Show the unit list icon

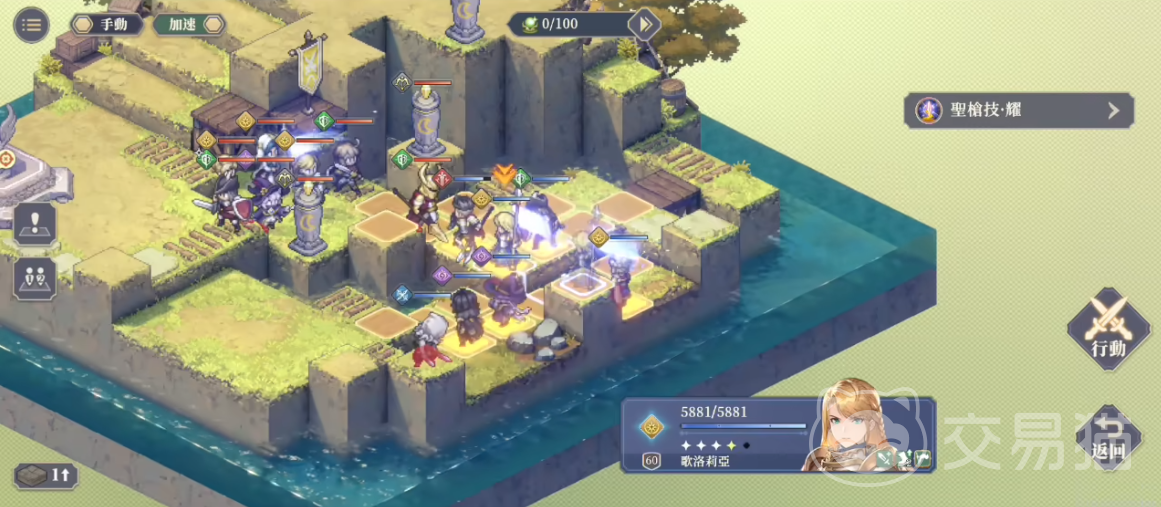tap(35, 278)
